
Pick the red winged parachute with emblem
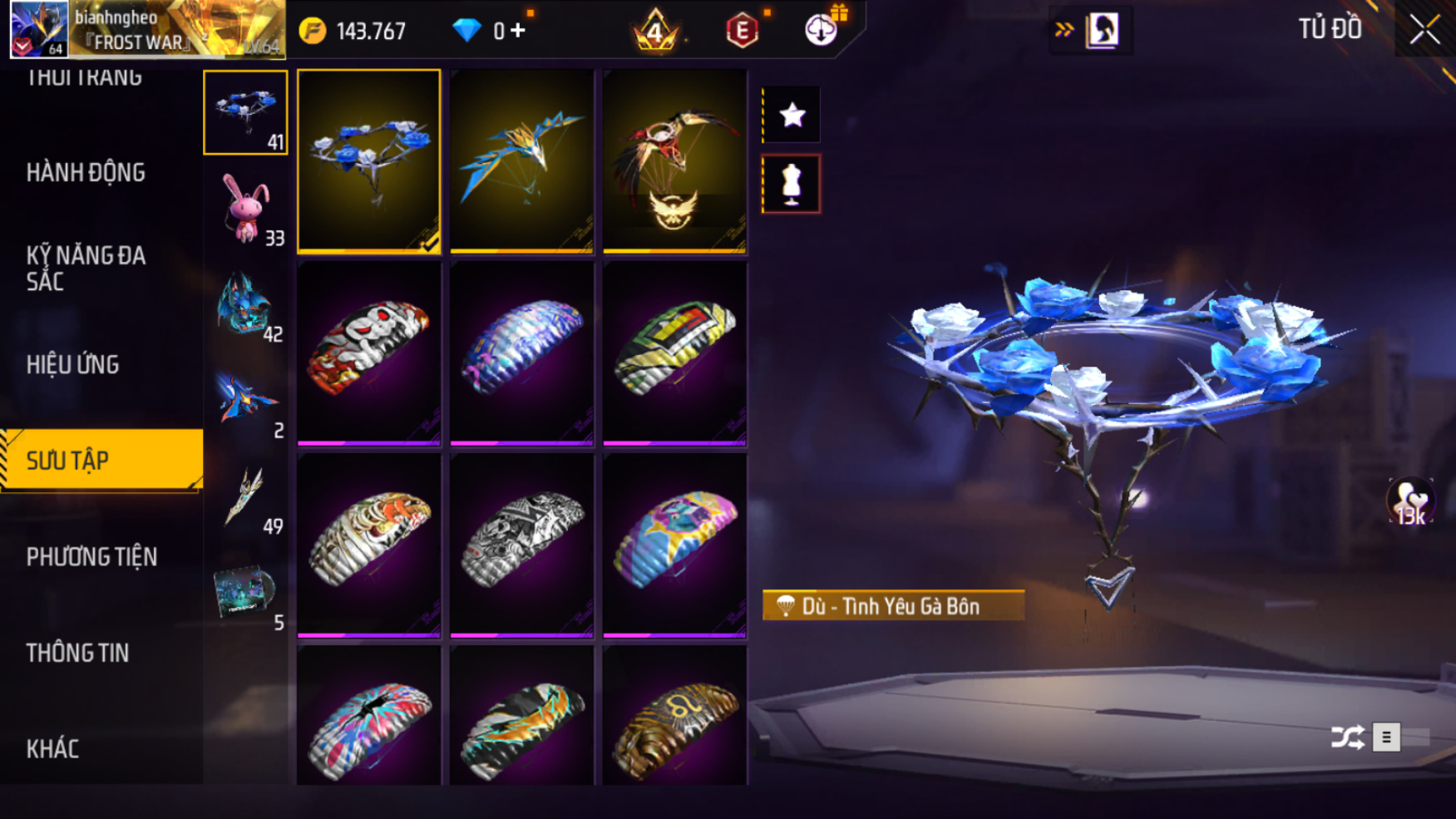674,160
